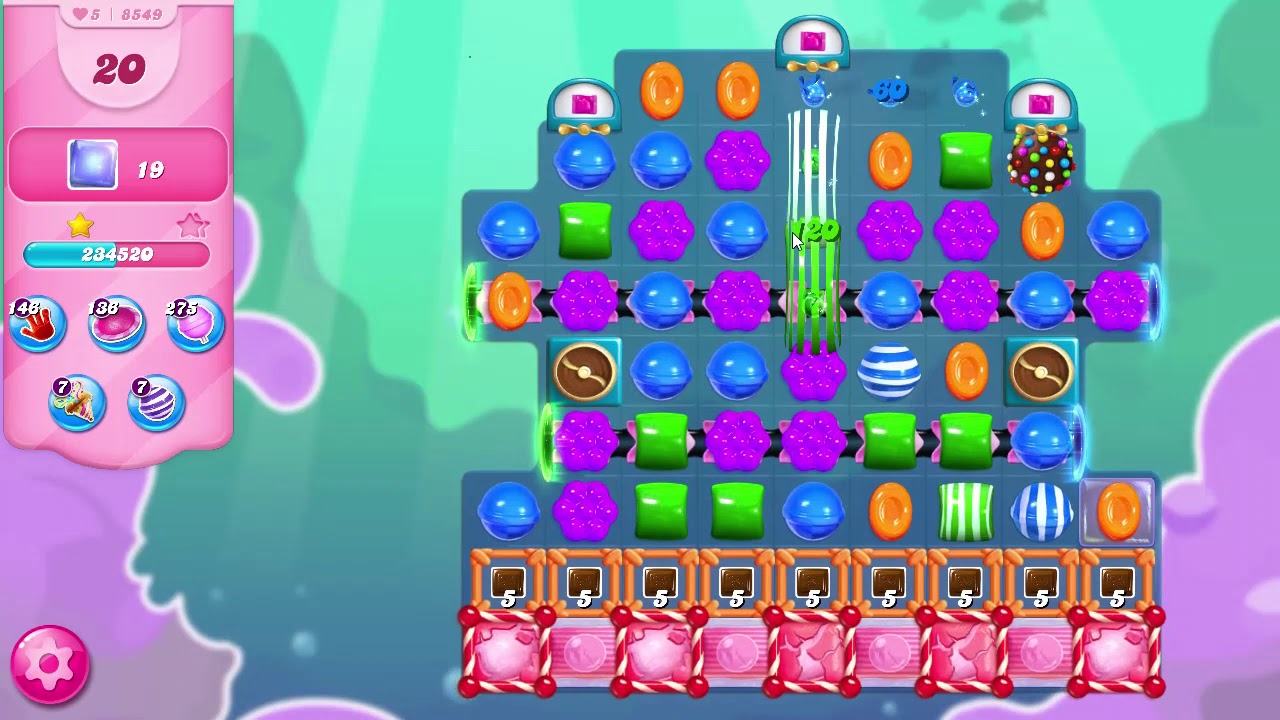This screenshot has width=1280, height=720.
Task: Select the orange candy inside the ice block
Action: pyautogui.click(x=1117, y=511)
